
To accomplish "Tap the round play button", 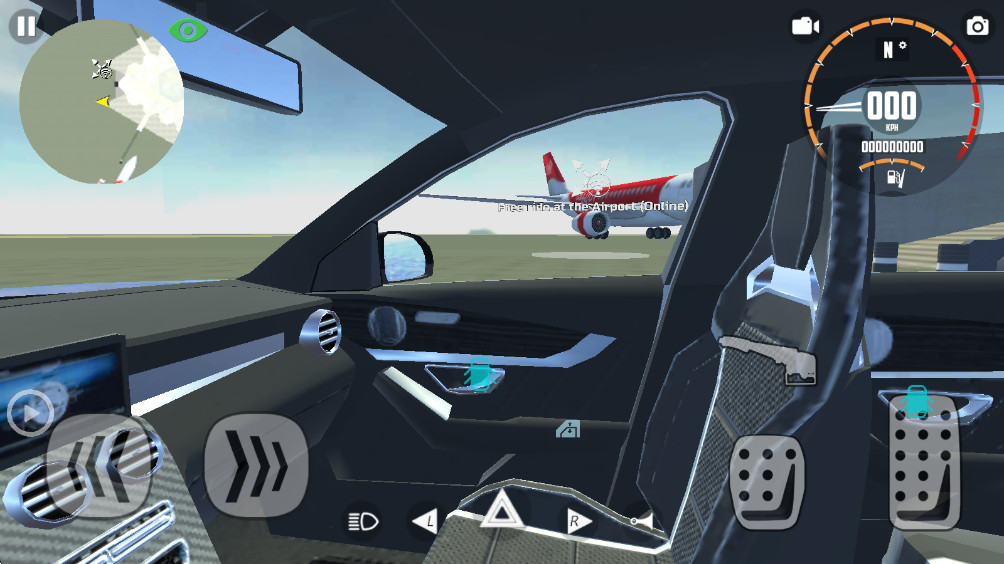I will coord(30,412).
